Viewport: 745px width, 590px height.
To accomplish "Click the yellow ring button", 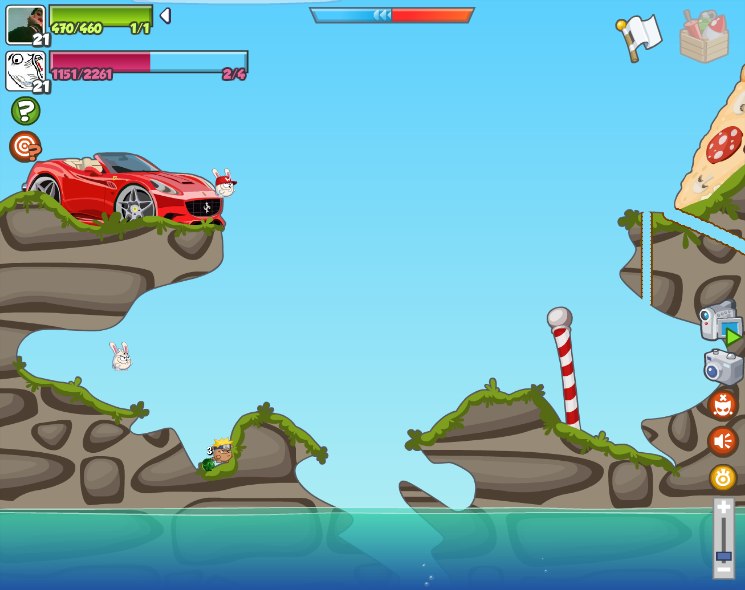I will pyautogui.click(x=723, y=477).
